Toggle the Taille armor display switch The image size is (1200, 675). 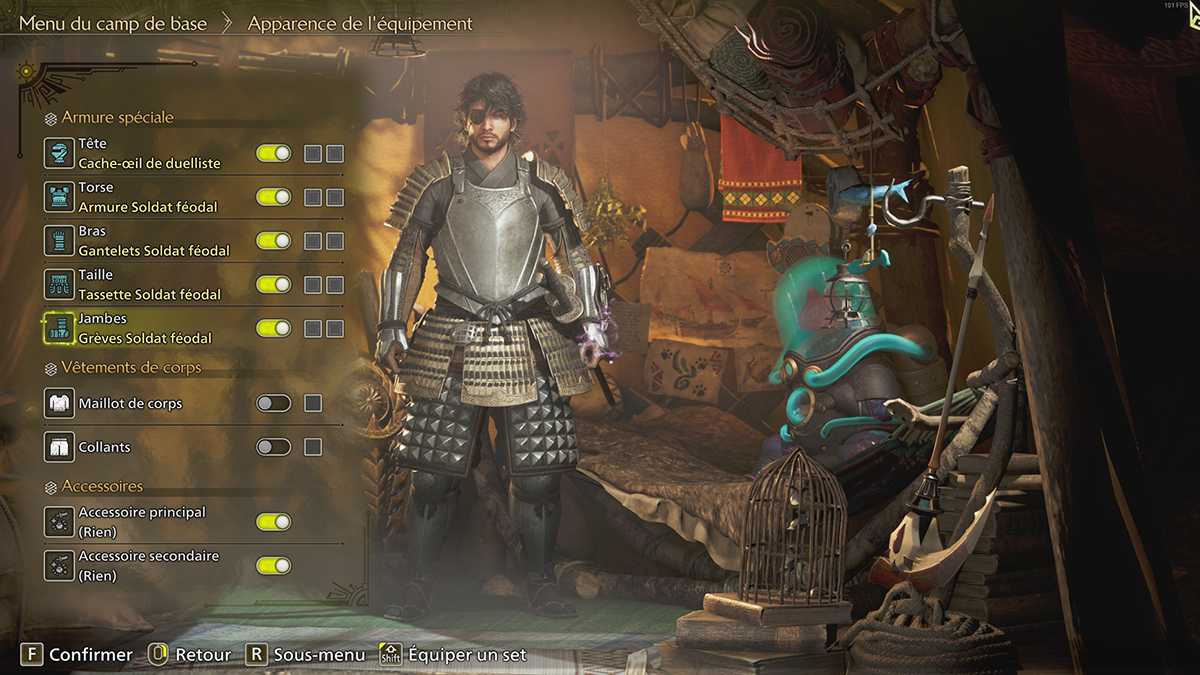[x=273, y=285]
